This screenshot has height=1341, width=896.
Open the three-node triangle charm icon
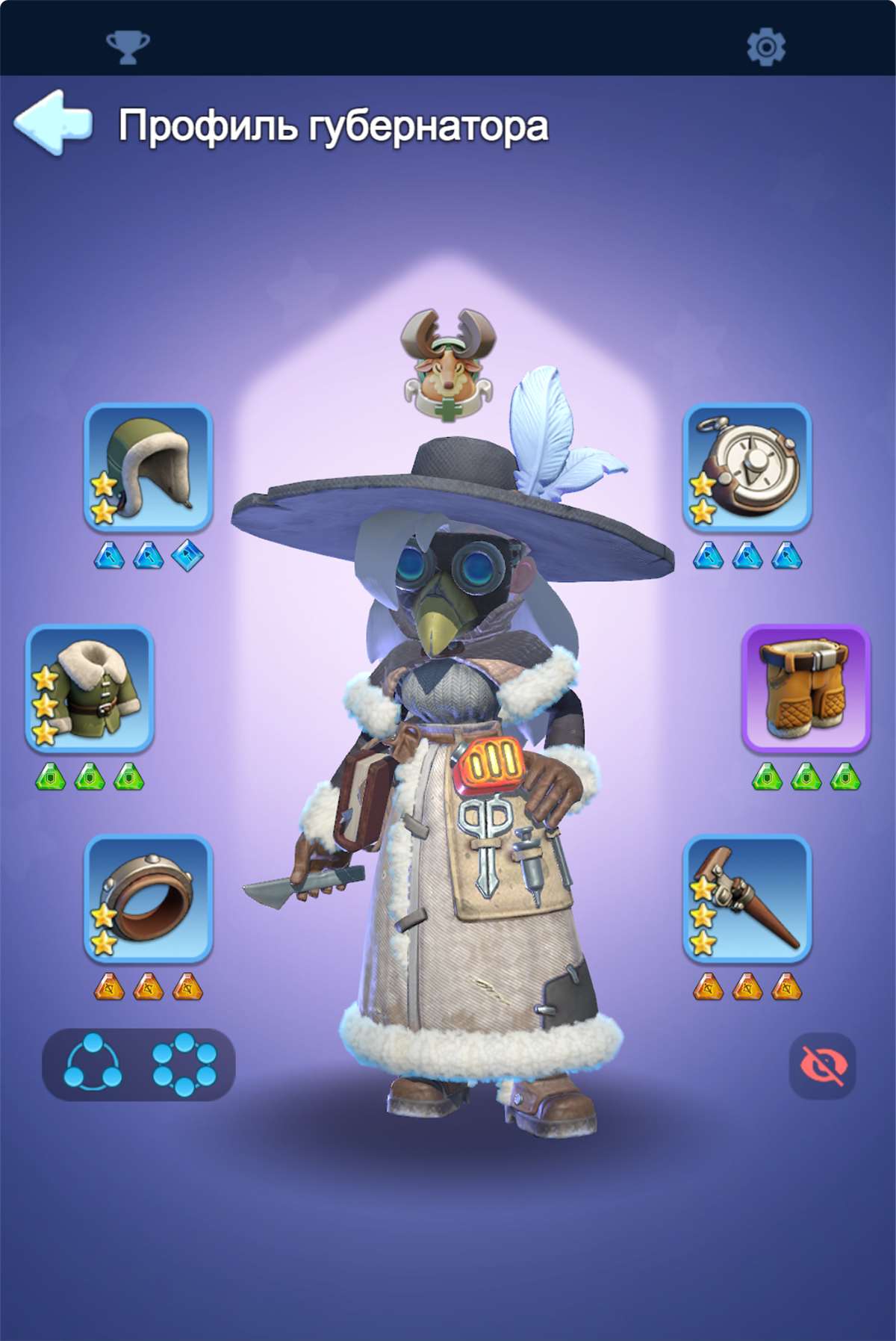93,1064
